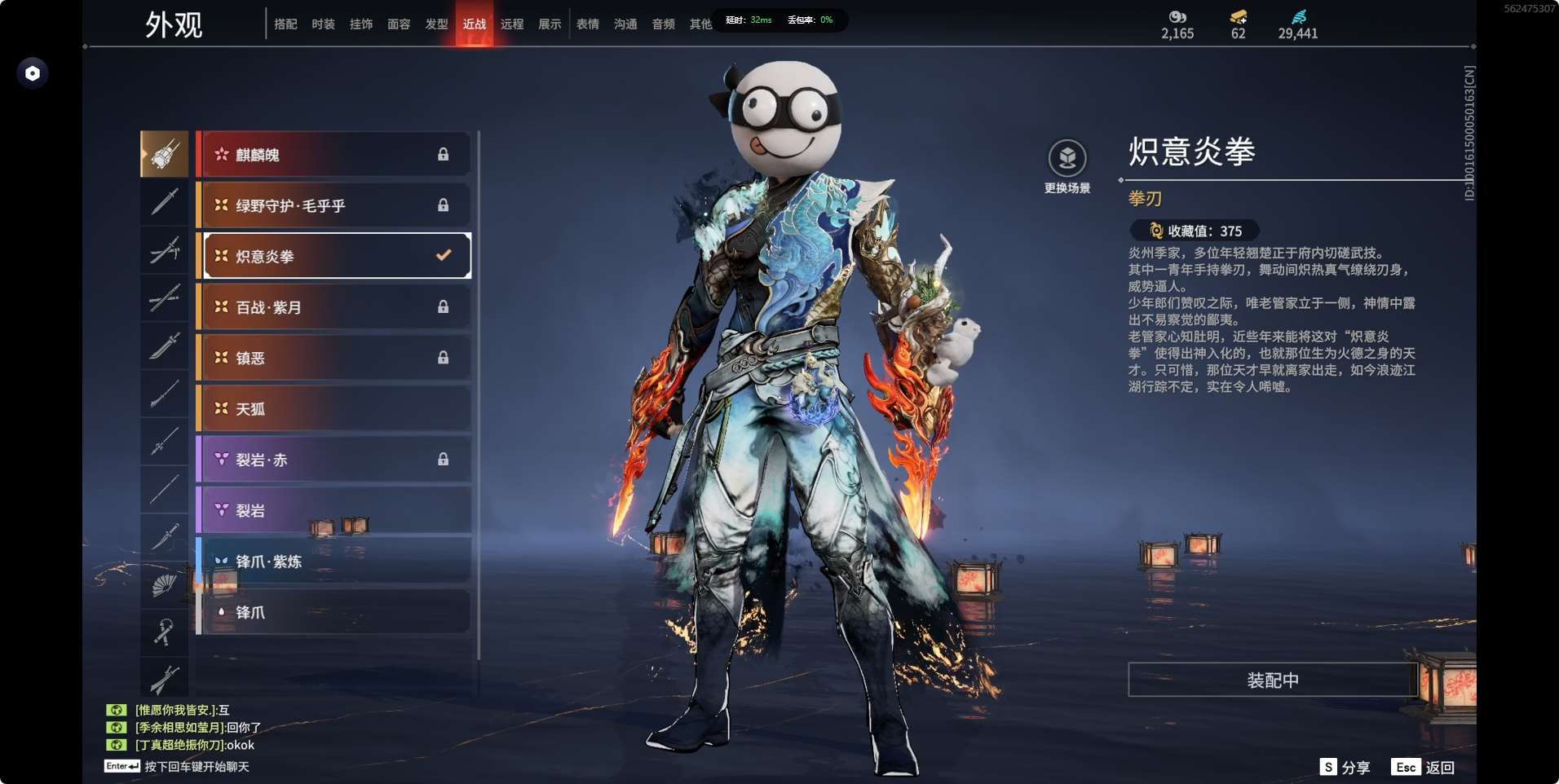Screen dimensions: 1559x784
Task: Select the 挂饰 tab
Action: 361,24
